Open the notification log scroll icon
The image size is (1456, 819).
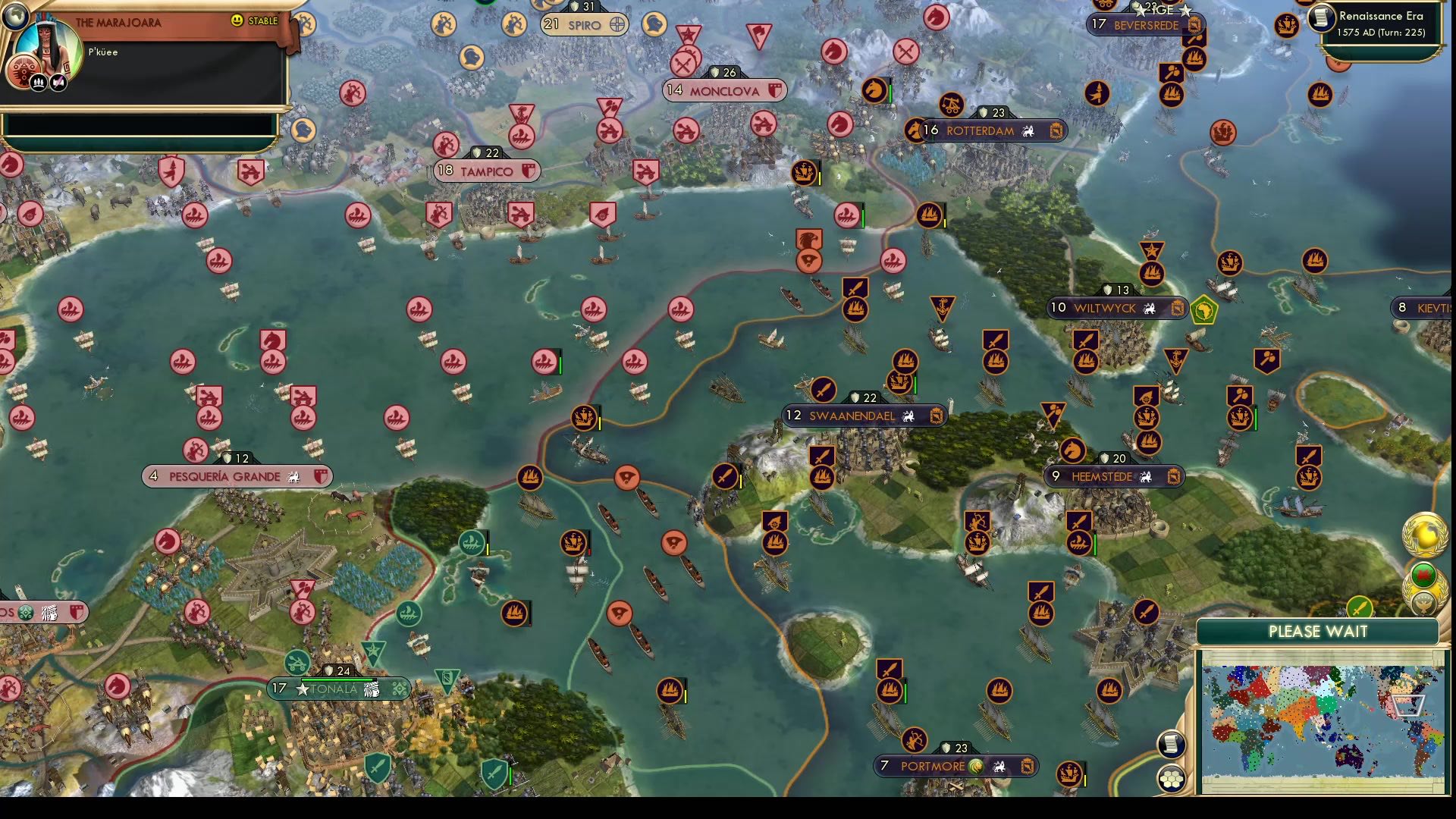1172,743
